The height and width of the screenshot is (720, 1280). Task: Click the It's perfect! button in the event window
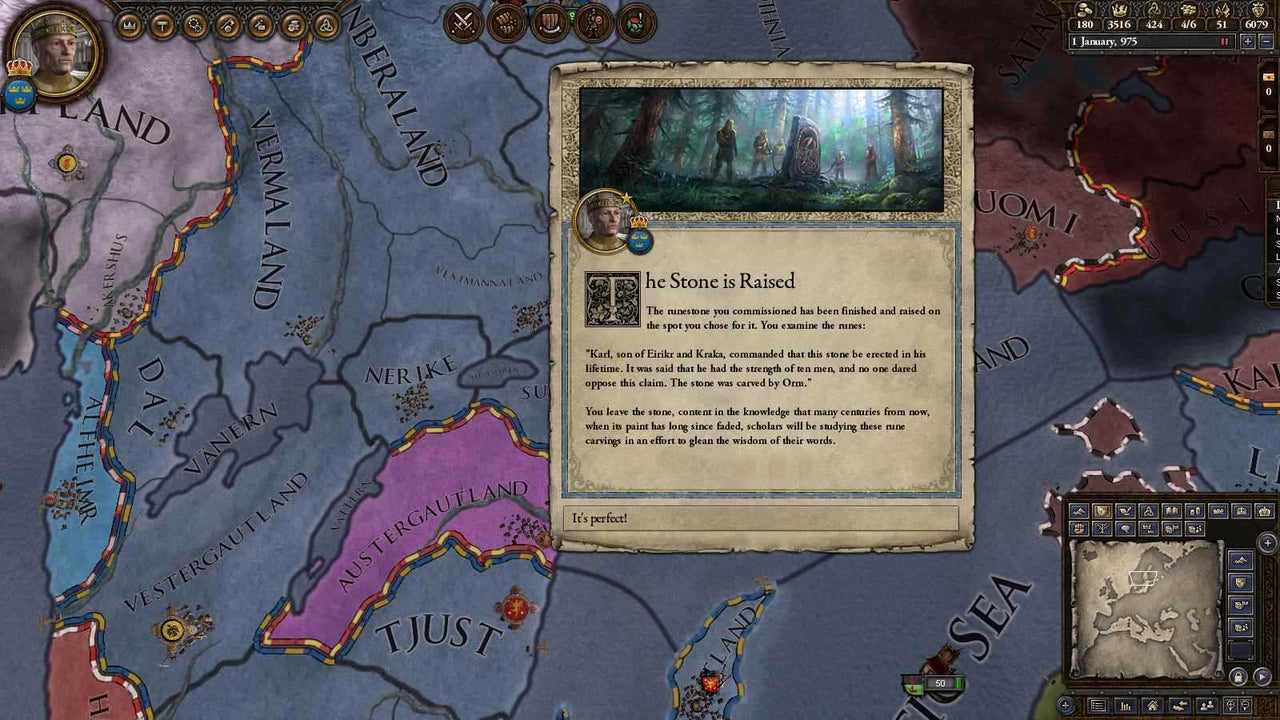[x=763, y=518]
